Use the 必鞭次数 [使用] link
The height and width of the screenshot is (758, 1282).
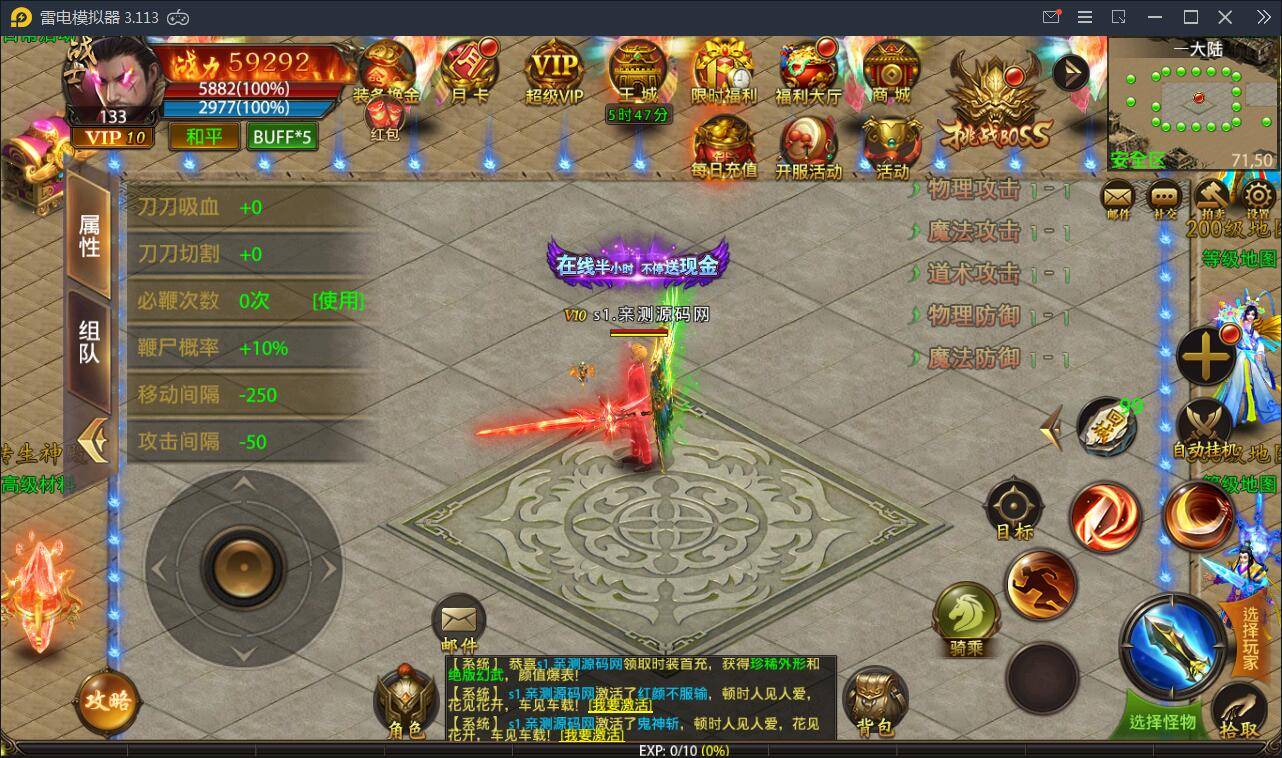[x=338, y=301]
